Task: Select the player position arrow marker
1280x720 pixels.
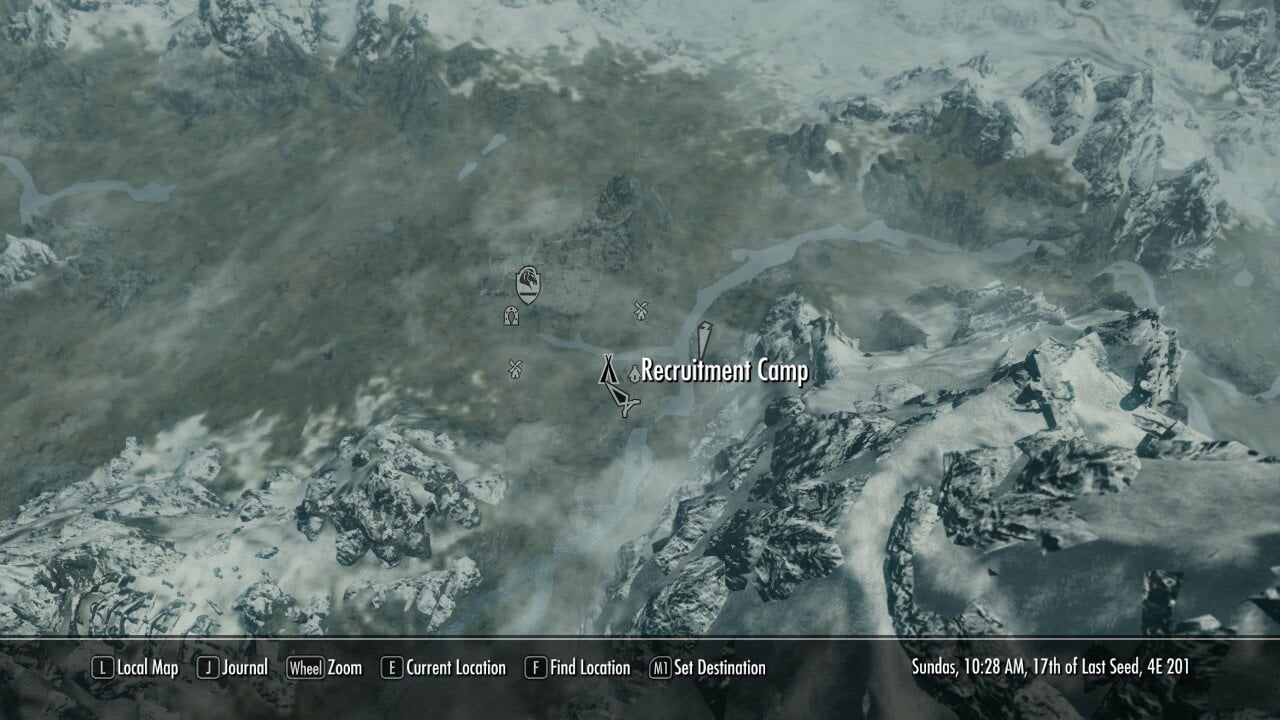Action: 625,402
